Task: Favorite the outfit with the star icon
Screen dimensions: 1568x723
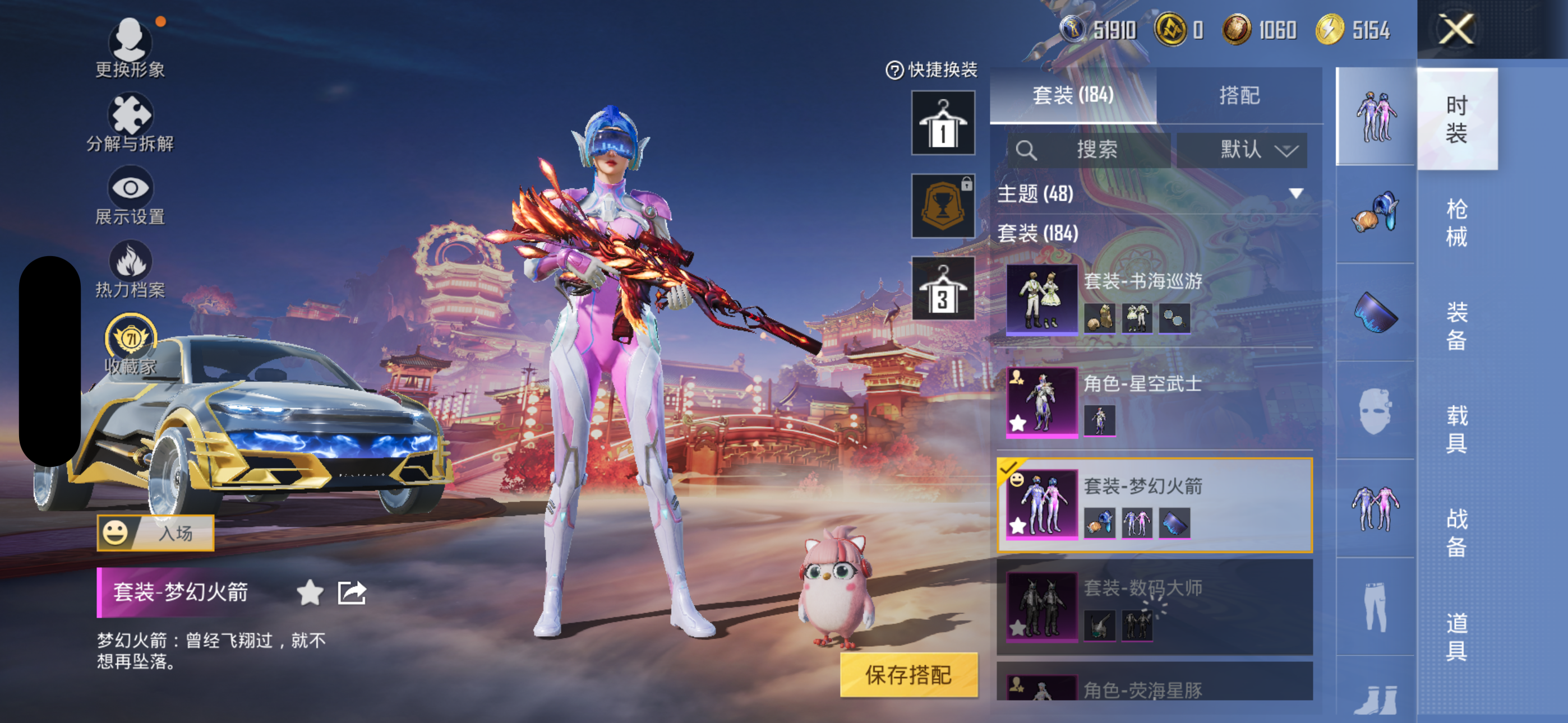Action: tap(310, 592)
